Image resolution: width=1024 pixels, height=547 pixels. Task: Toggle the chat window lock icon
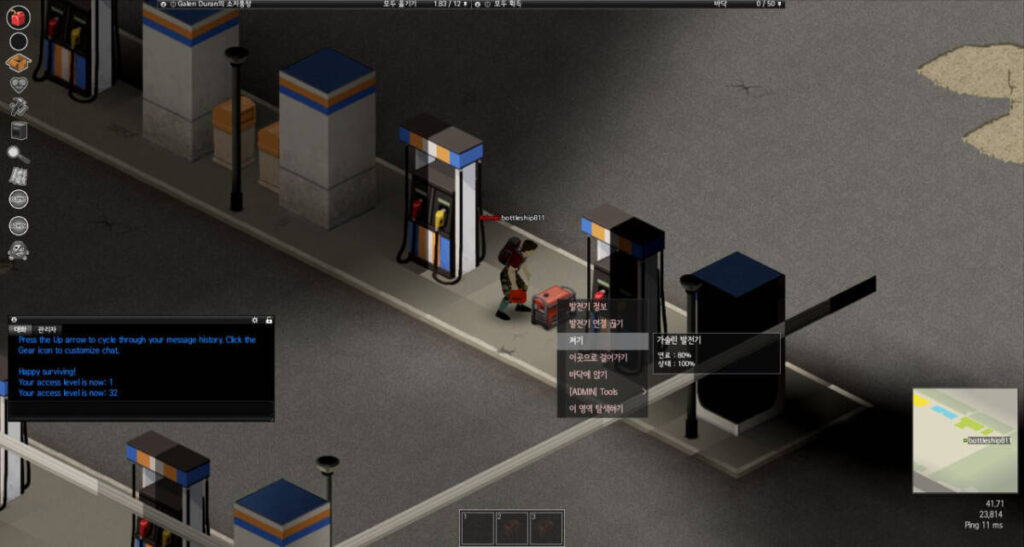click(x=268, y=320)
